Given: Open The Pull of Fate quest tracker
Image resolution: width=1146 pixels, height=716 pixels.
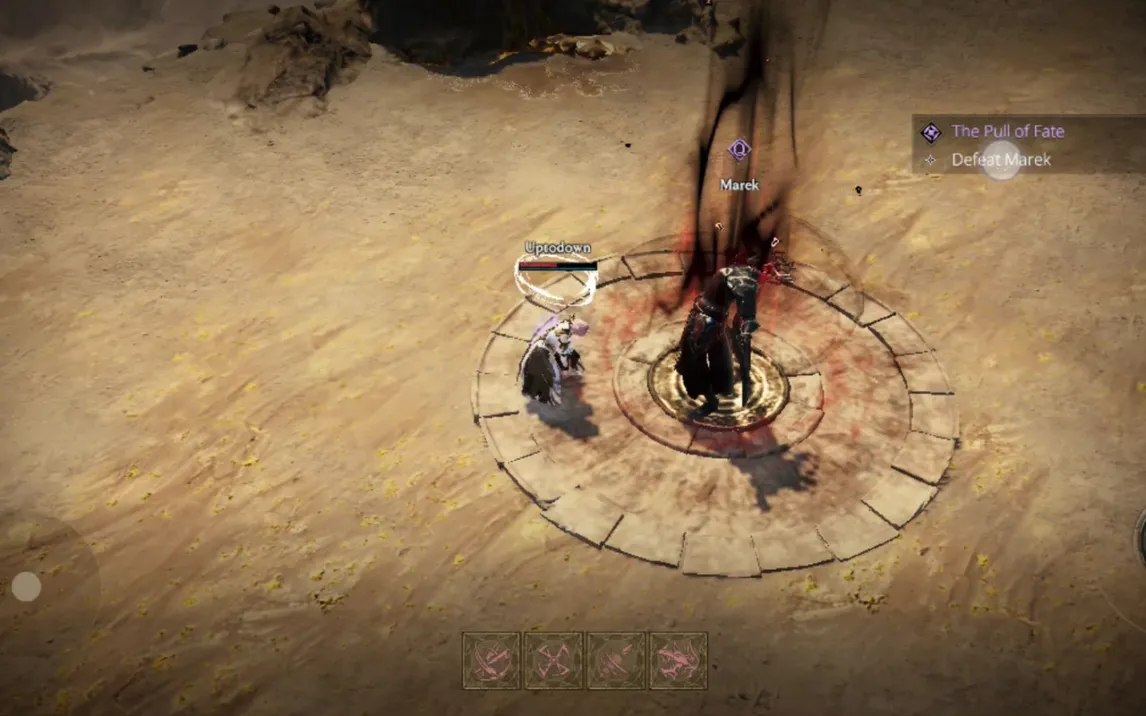Looking at the screenshot, I should point(1007,131).
